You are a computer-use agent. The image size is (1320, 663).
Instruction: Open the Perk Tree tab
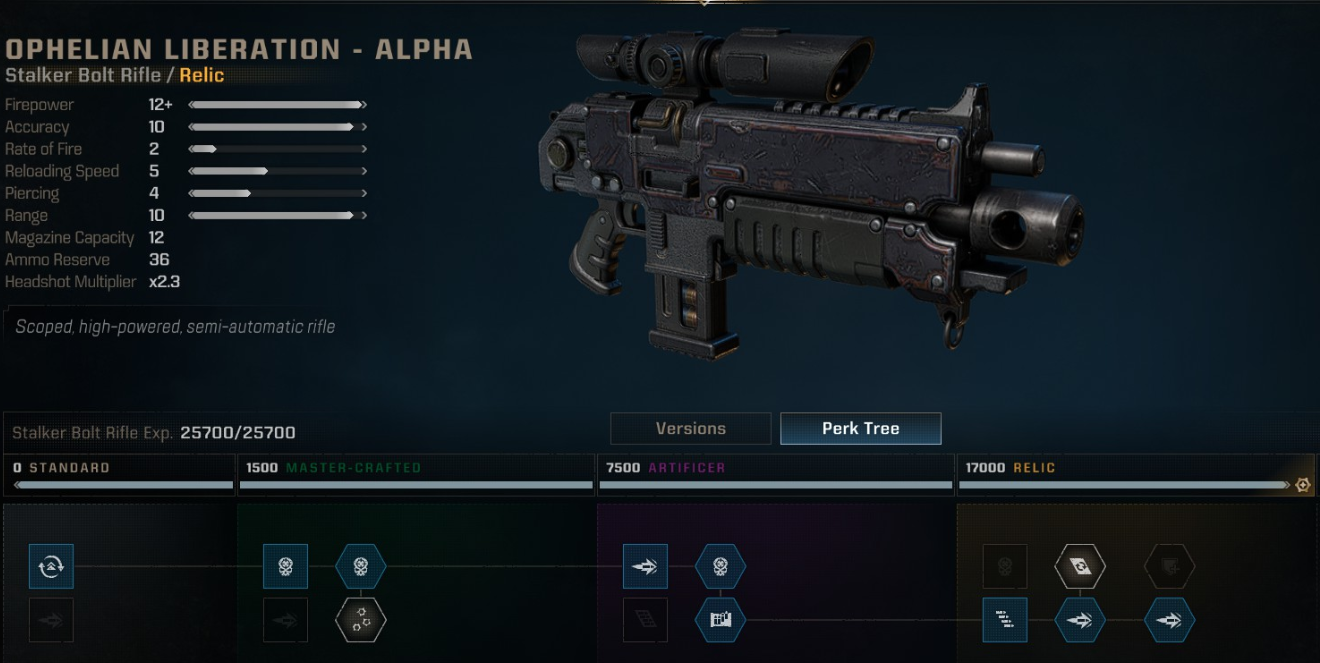coord(860,428)
